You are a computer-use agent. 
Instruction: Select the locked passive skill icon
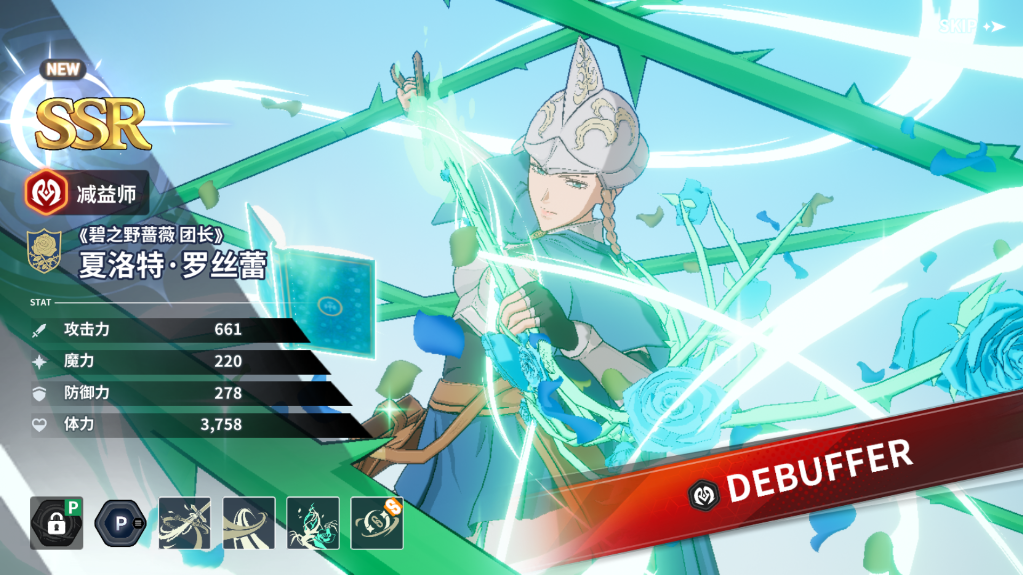56,523
